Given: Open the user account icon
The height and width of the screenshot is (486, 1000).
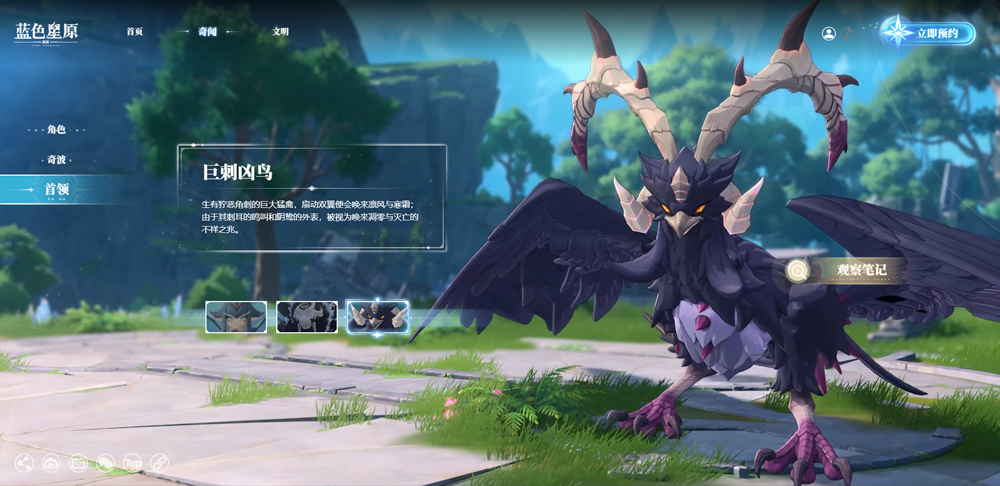Looking at the screenshot, I should (828, 33).
